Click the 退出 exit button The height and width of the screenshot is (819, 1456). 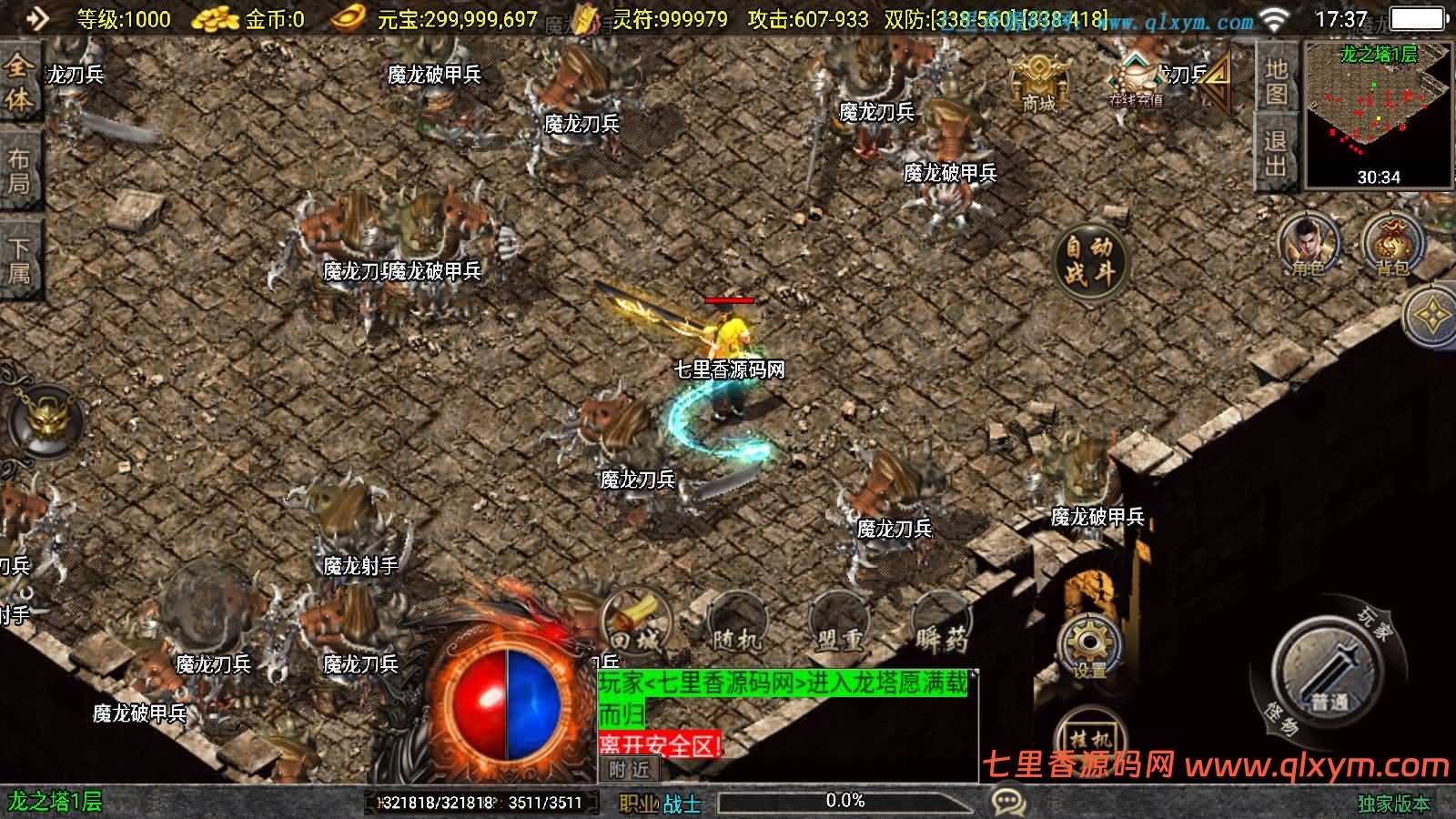(x=1276, y=153)
